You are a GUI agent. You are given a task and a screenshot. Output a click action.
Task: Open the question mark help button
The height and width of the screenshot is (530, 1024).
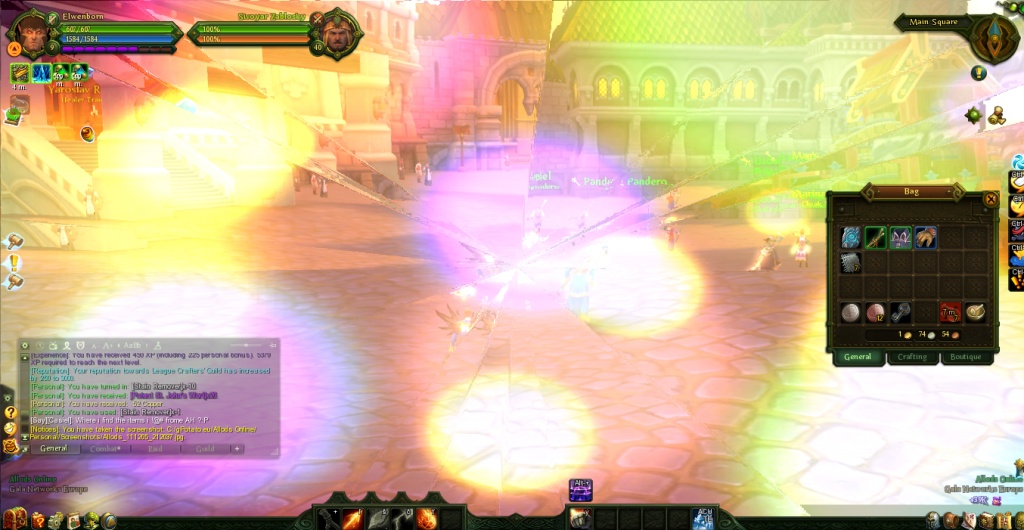pos(11,412)
